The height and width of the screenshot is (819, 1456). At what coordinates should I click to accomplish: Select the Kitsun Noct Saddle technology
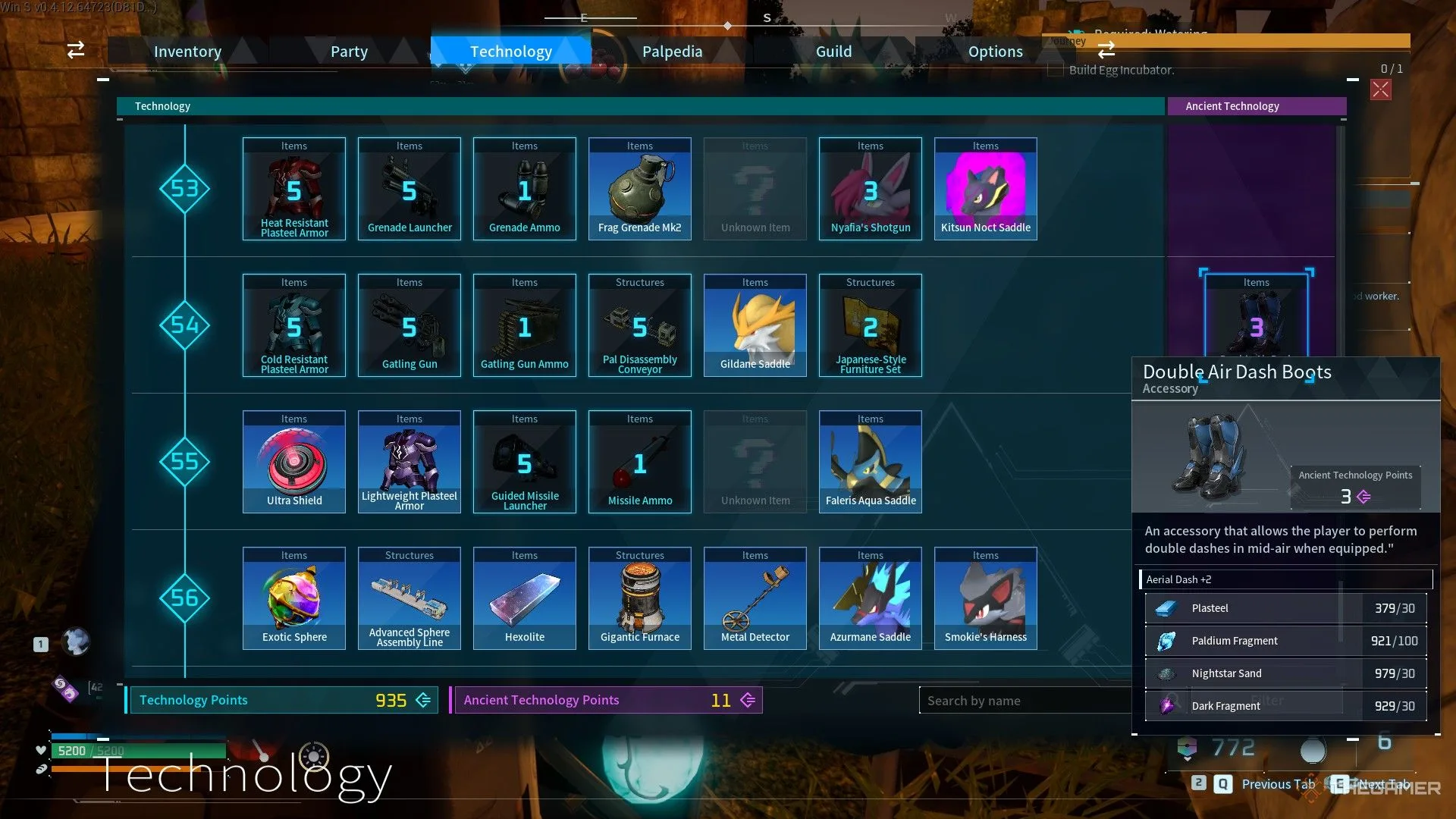(986, 189)
